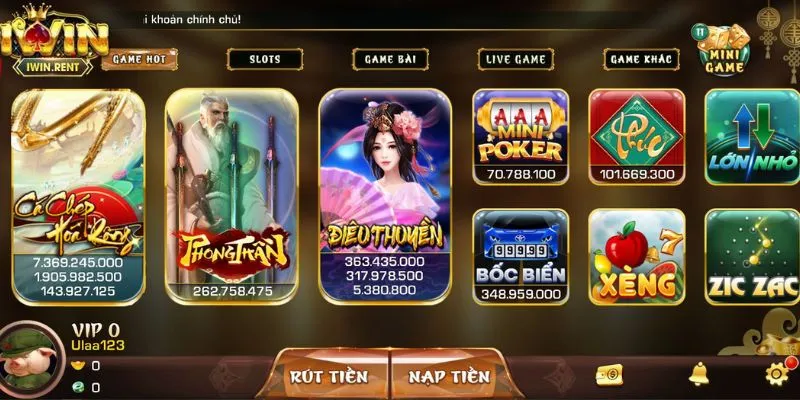Click the Nạp Tiền deposit button
This screenshot has width=800, height=400.
click(448, 376)
